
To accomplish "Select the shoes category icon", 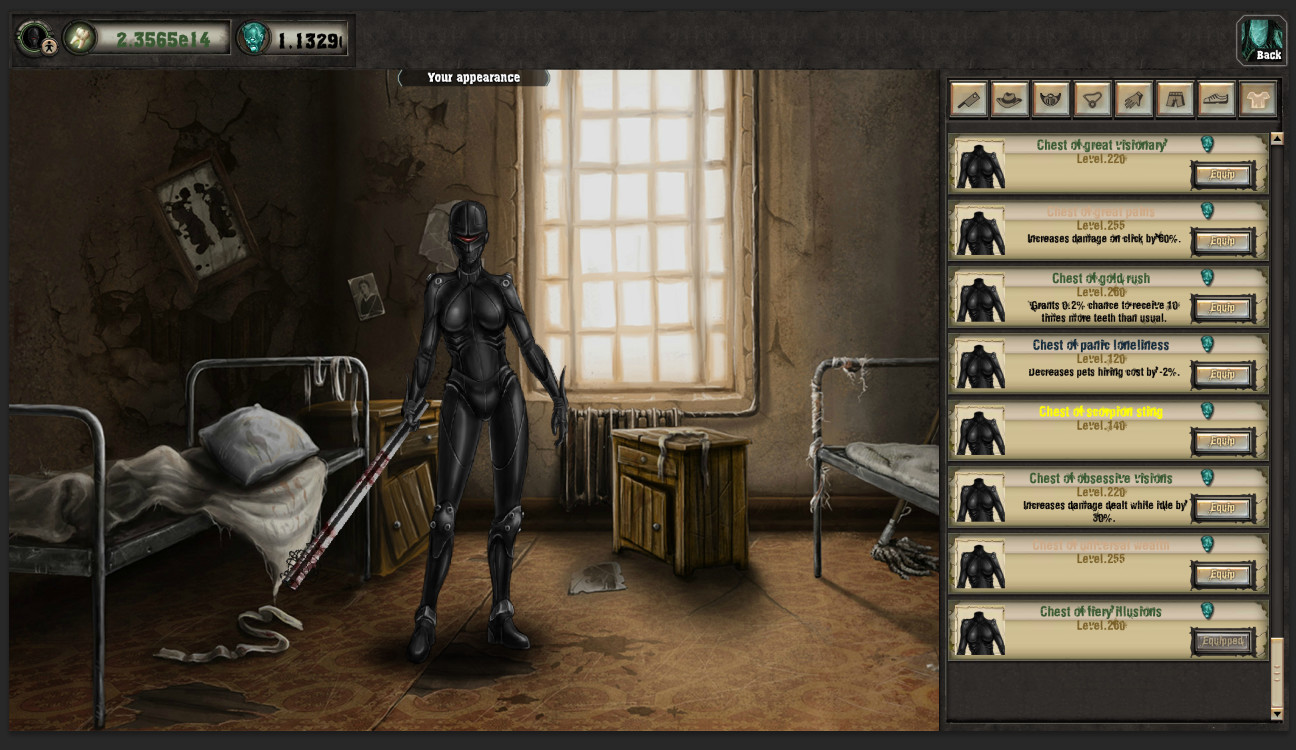I will [x=1216, y=98].
